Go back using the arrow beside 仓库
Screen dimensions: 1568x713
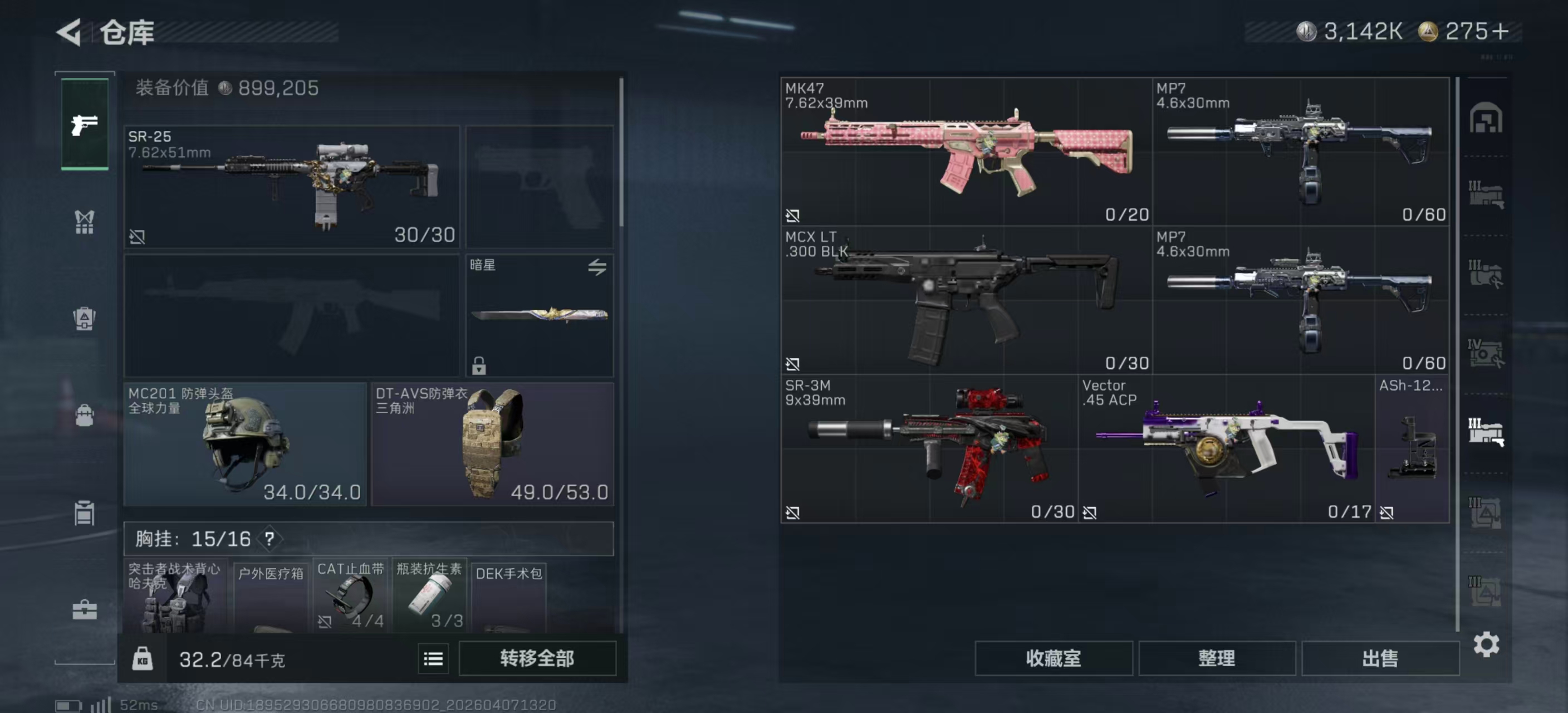point(70,32)
